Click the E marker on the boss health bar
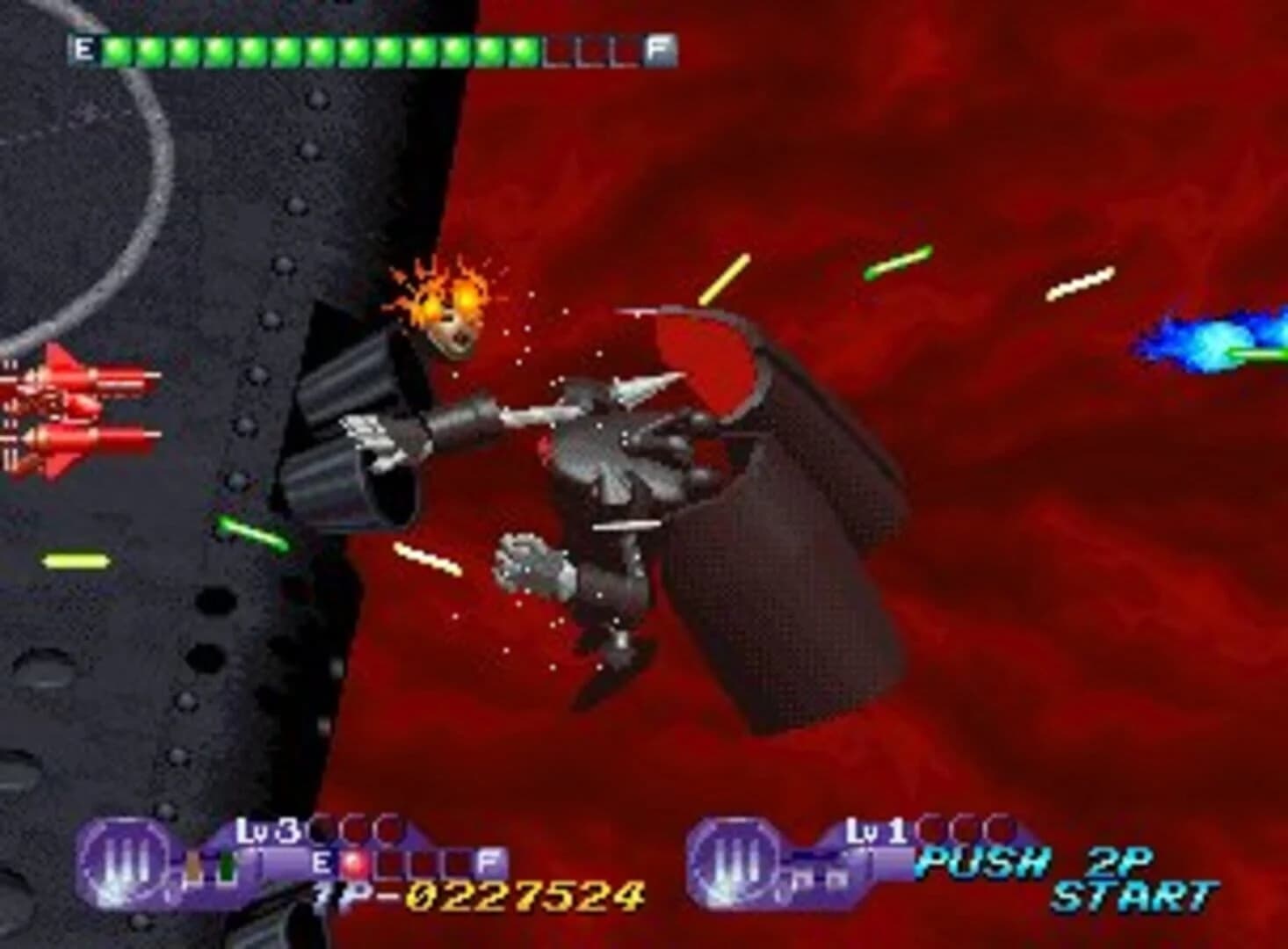Viewport: 1288px width, 949px height. tap(85, 49)
